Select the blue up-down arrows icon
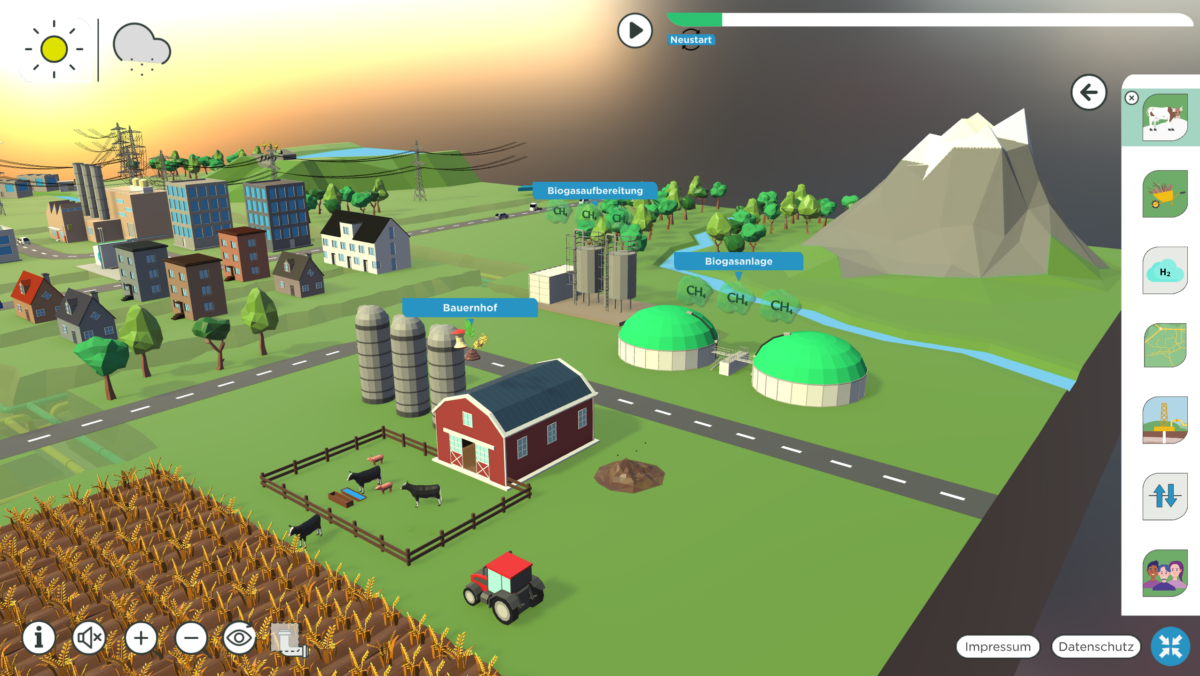The width and height of the screenshot is (1200, 676). [x=1165, y=496]
